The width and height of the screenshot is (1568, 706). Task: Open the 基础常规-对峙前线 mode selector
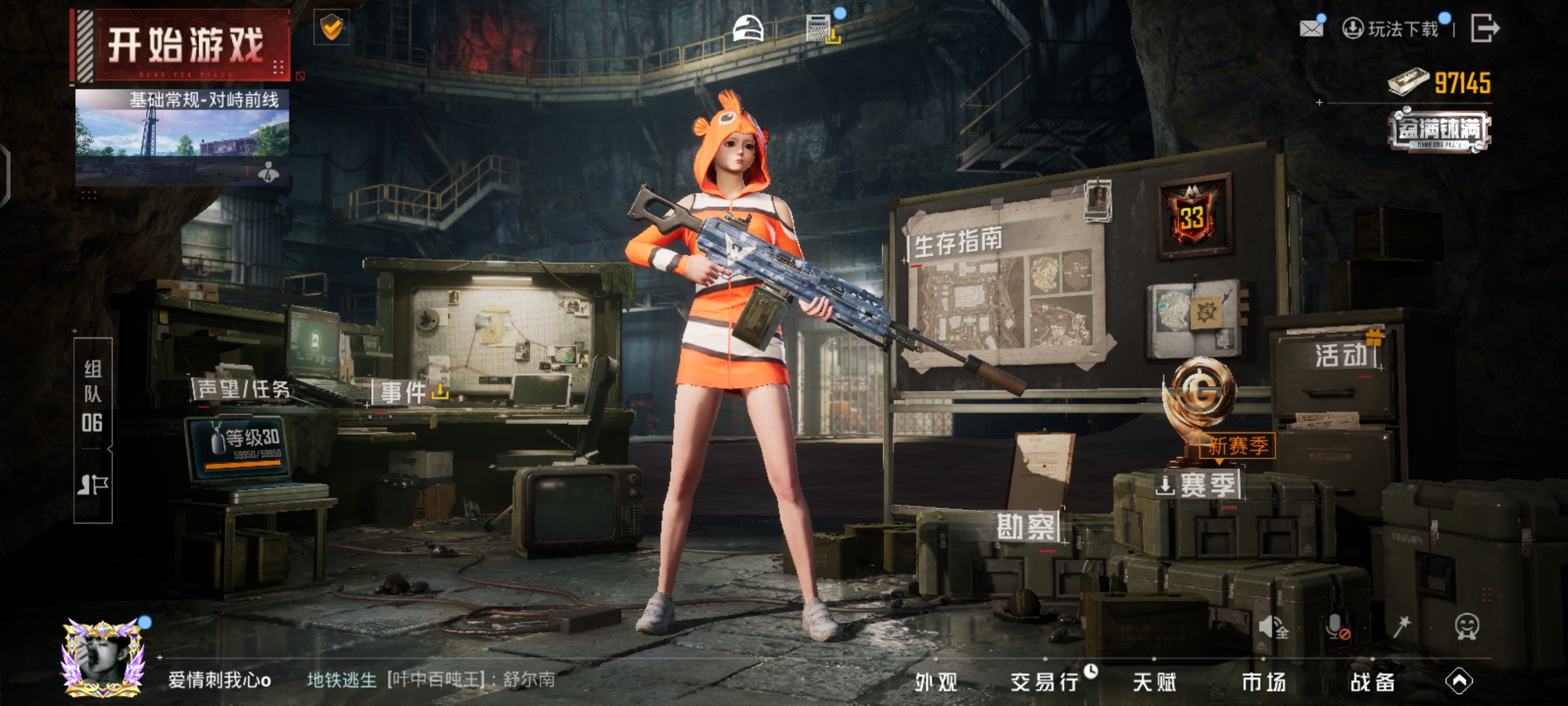182,134
